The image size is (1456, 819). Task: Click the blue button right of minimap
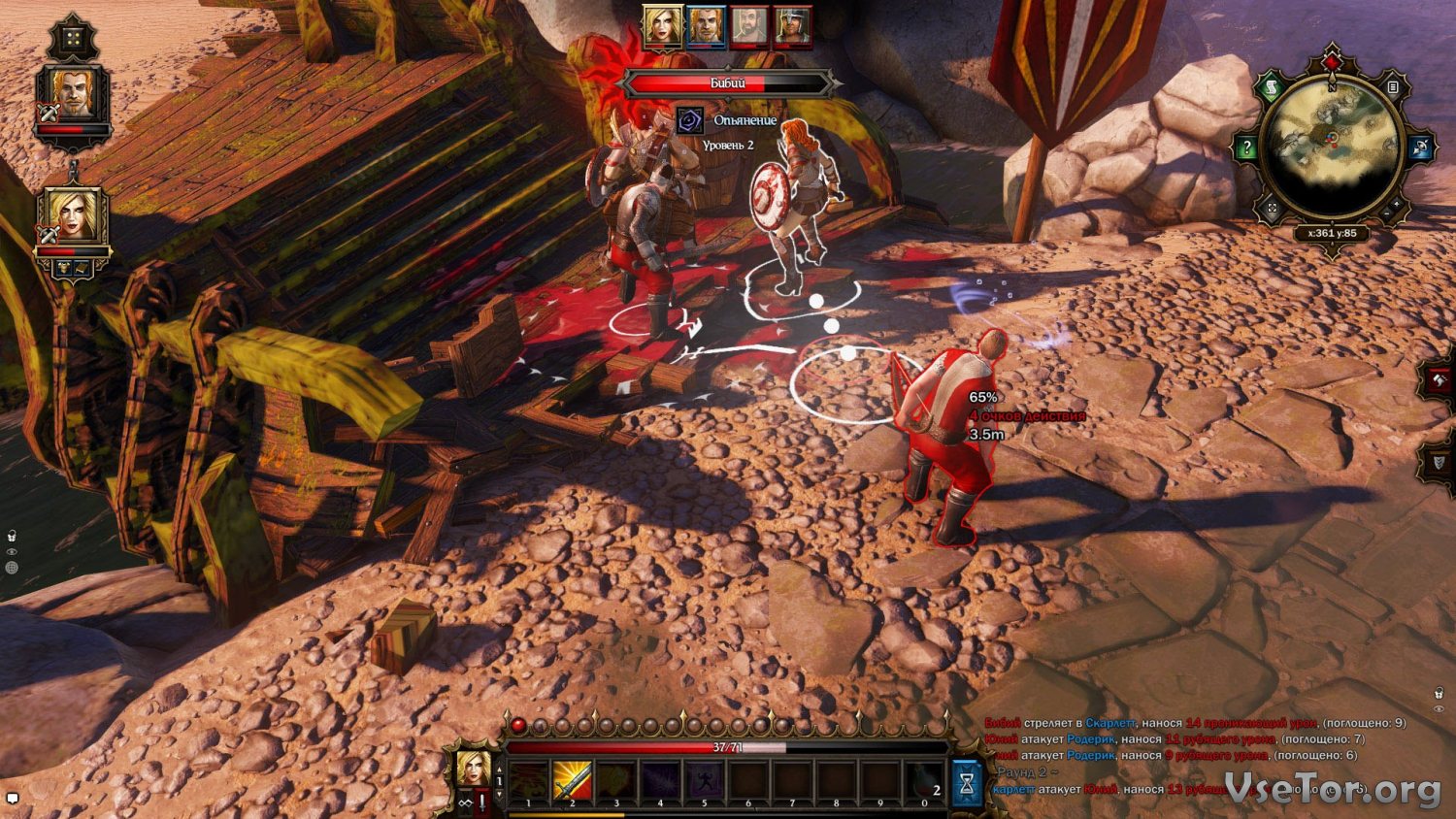pos(1419,148)
